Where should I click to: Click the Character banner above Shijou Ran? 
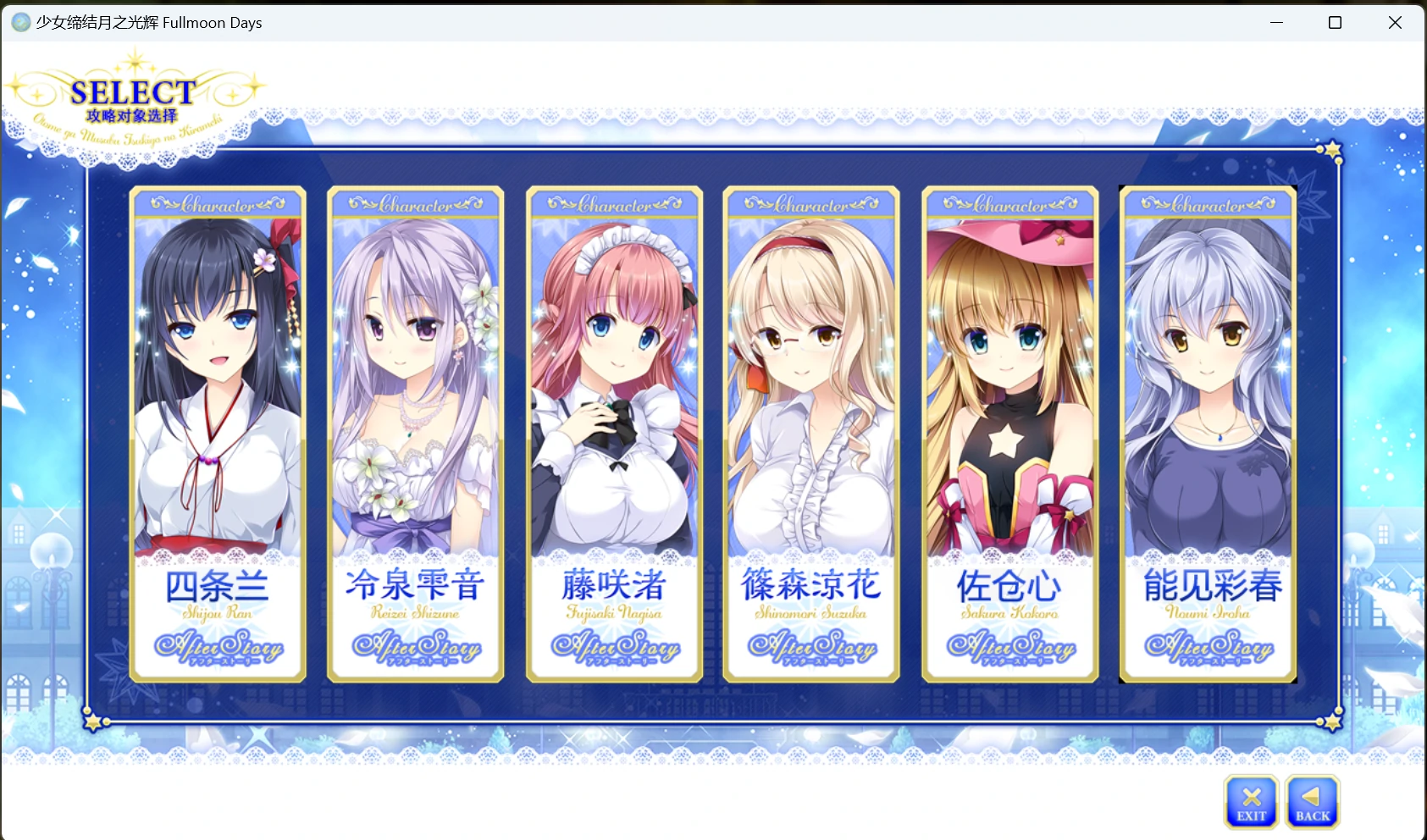click(x=218, y=202)
